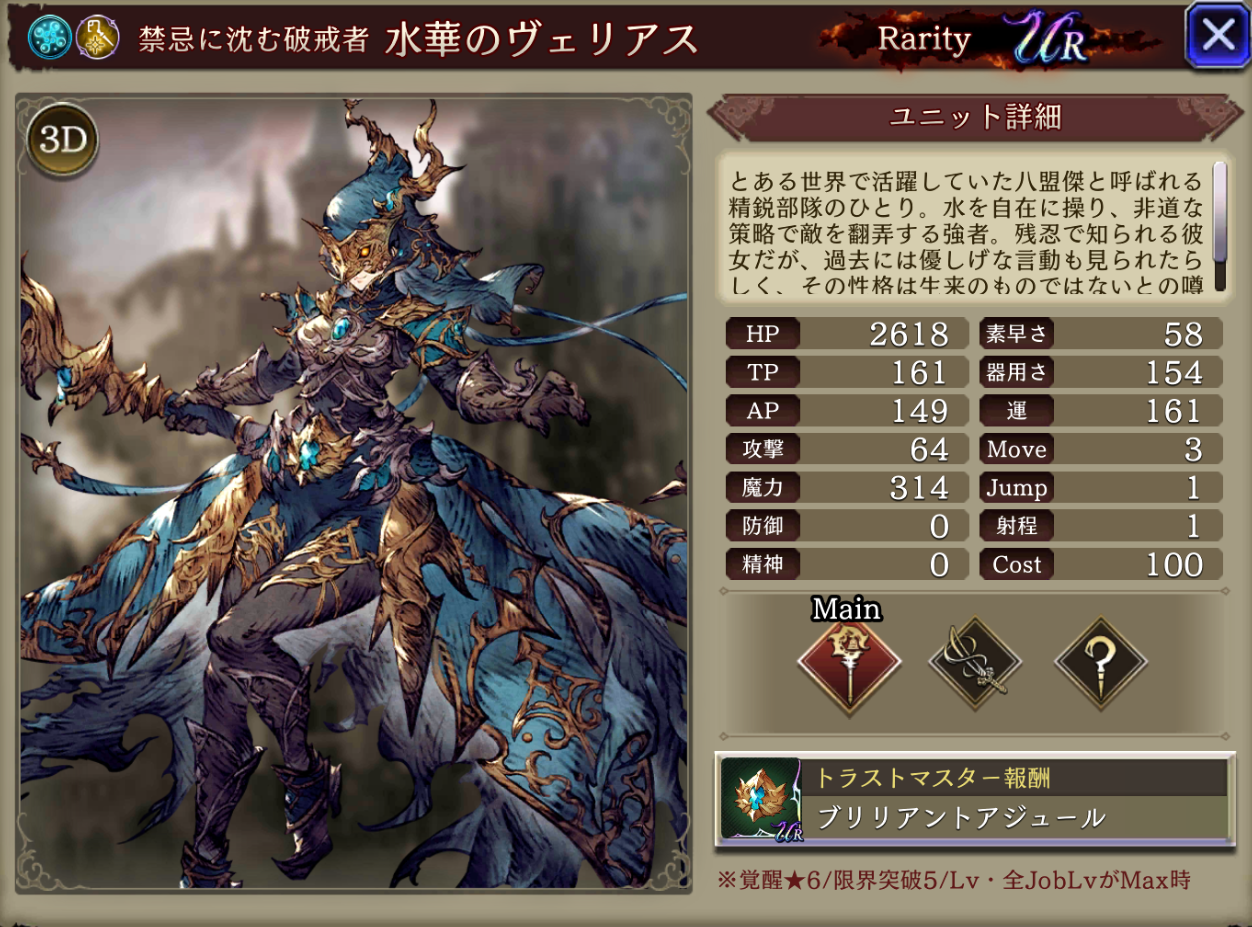
Task: Open the ブリリアントアジュール trust master reward
Action: (x=975, y=801)
